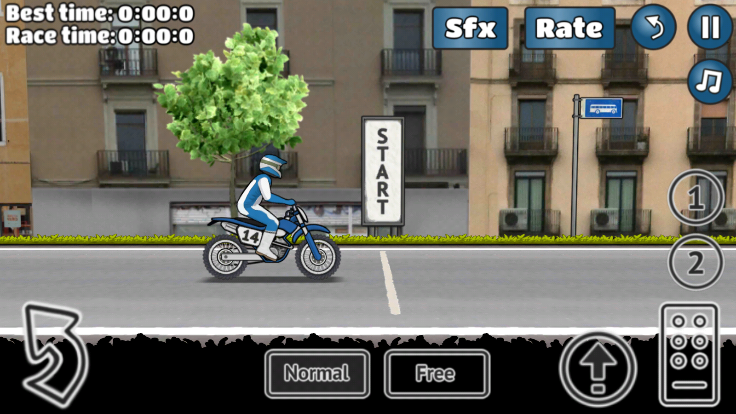Tap the round number 1 button
This screenshot has height=414, width=736.
click(x=696, y=198)
